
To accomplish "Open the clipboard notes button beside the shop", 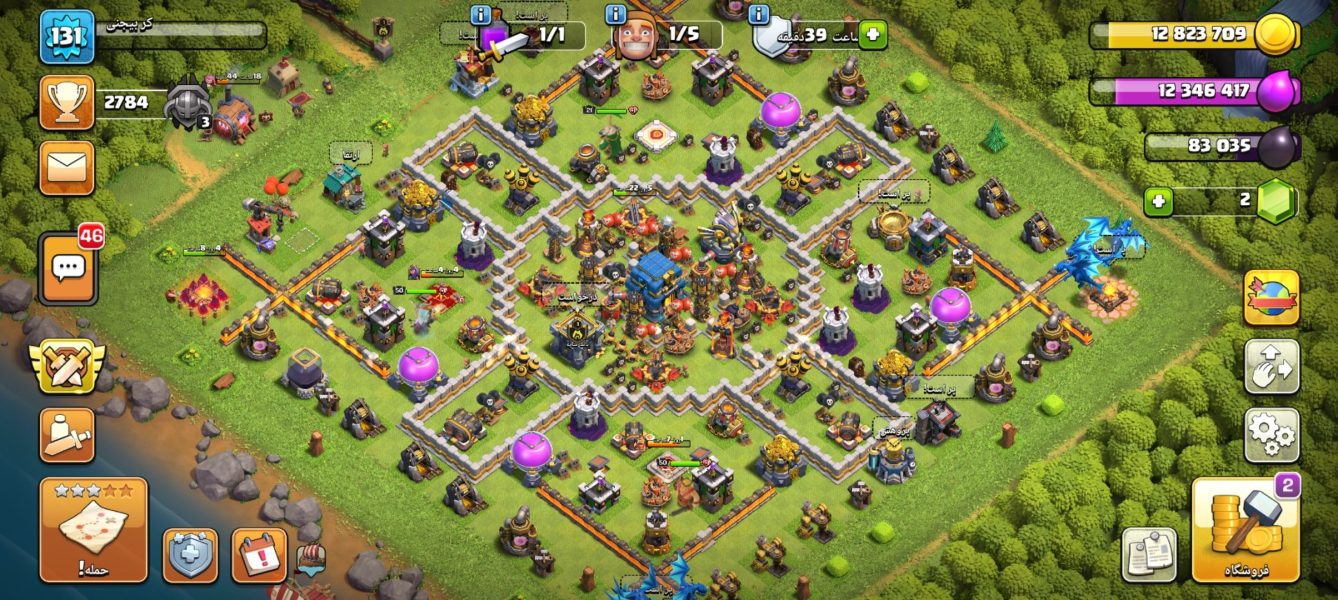I will [1148, 554].
